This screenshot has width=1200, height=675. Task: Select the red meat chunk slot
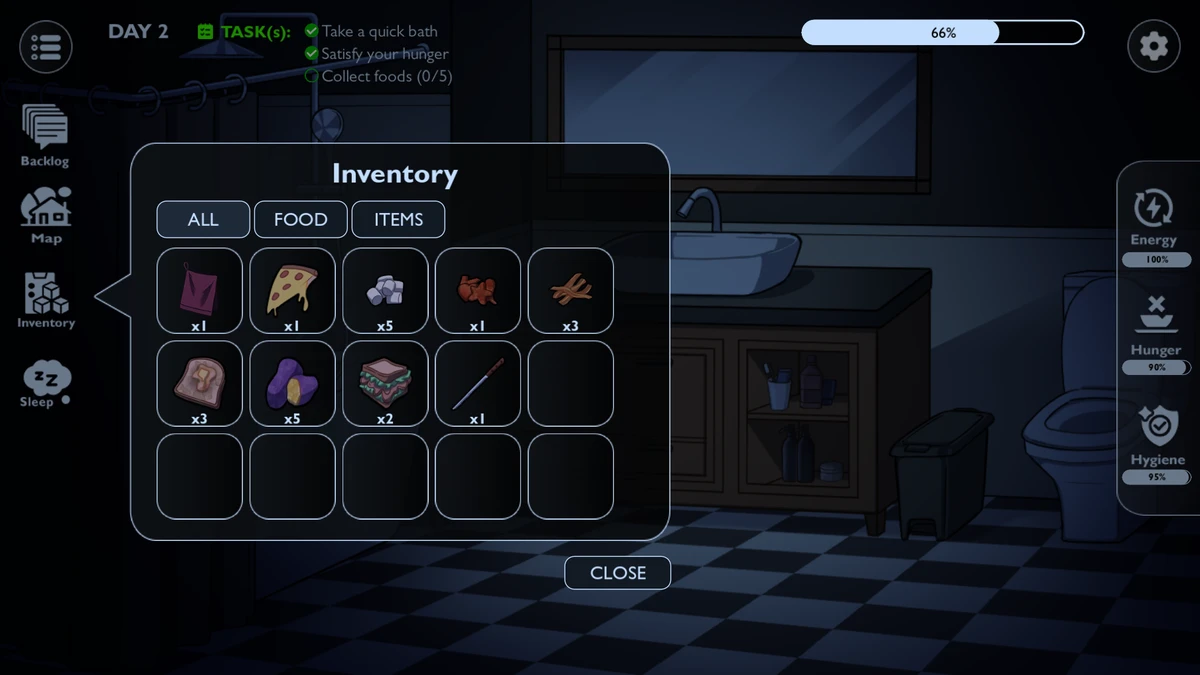click(477, 290)
